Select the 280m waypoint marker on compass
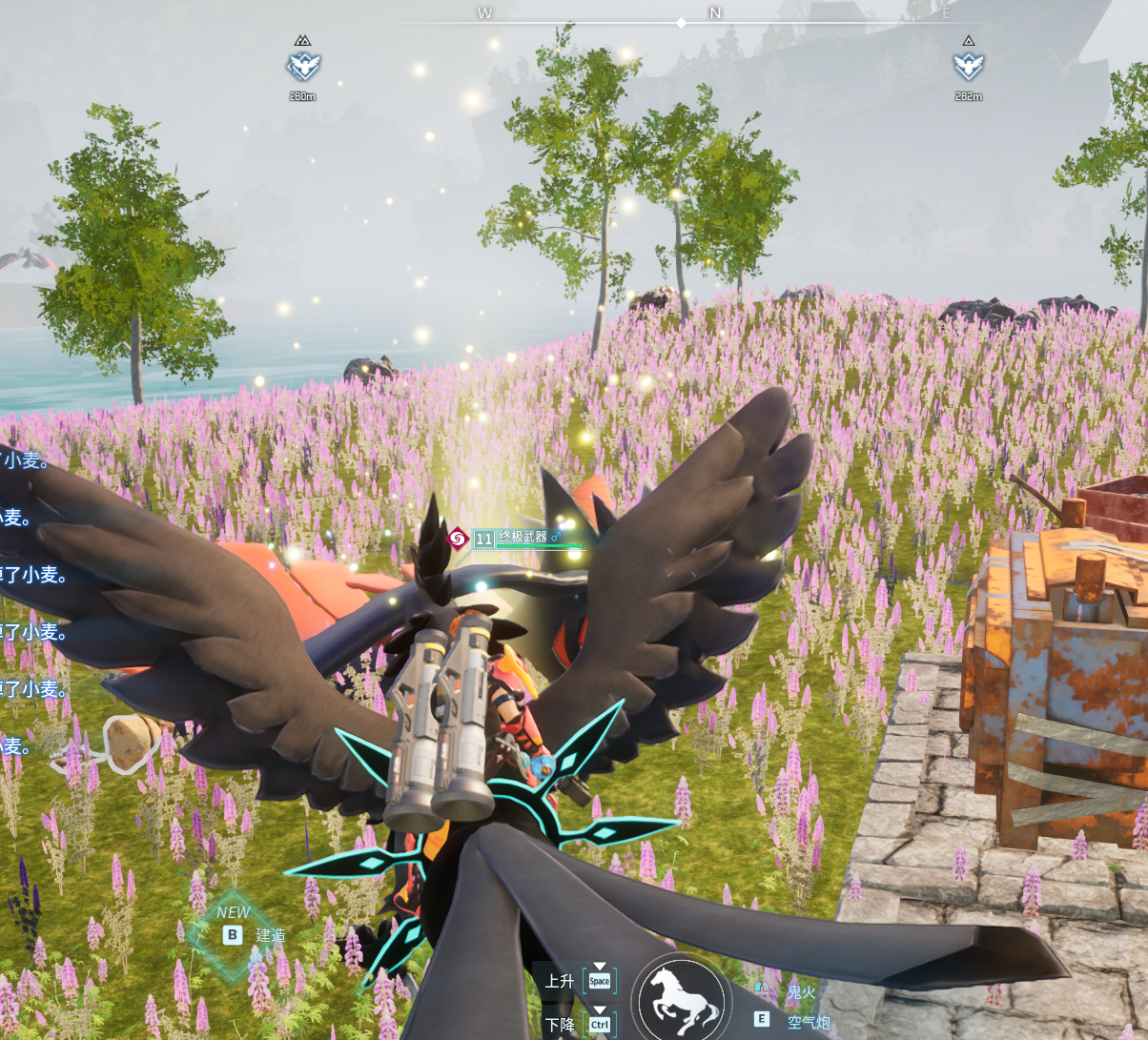This screenshot has height=1040, width=1148. (303, 66)
